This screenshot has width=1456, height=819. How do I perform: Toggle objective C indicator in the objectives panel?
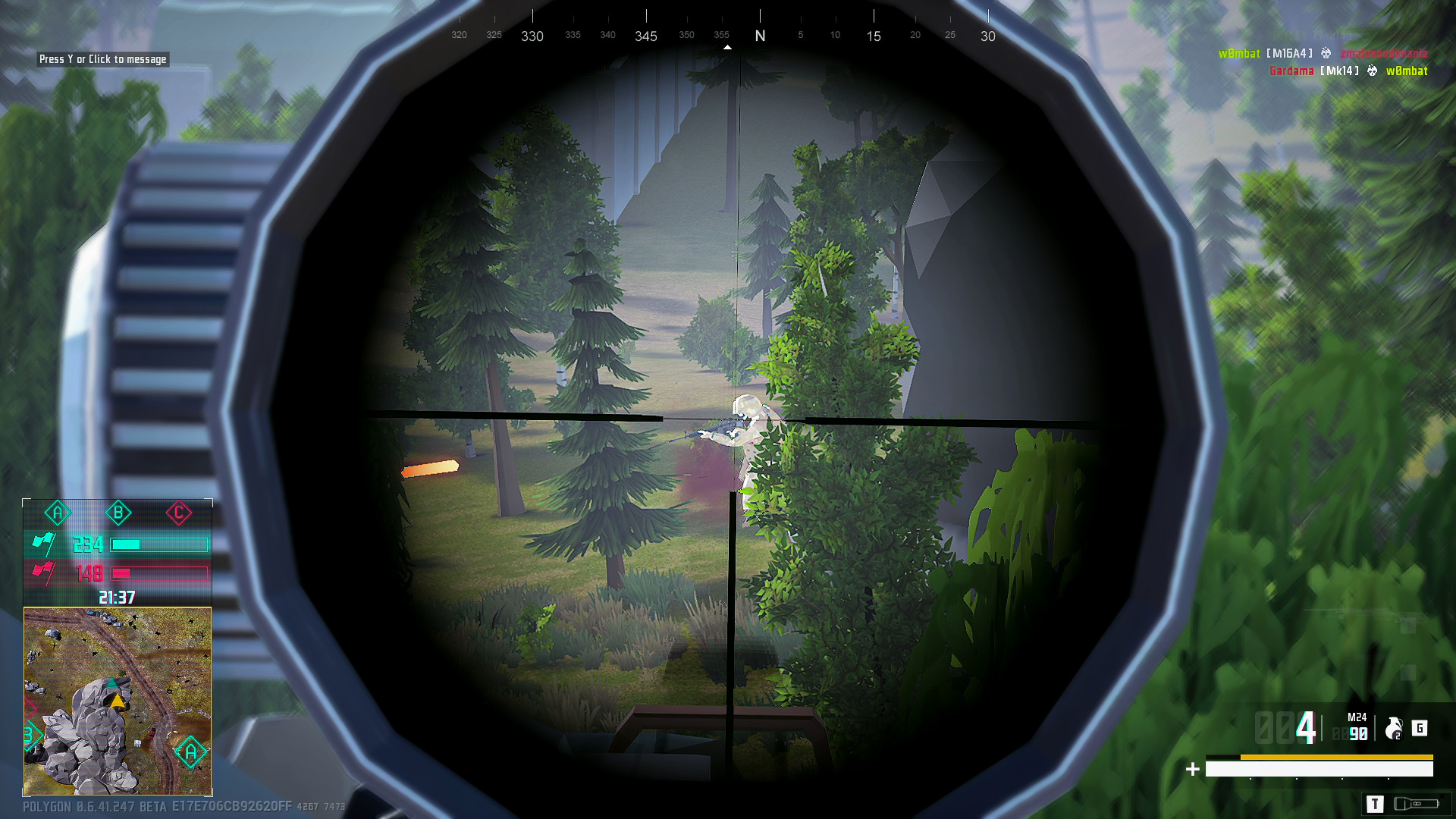[179, 513]
